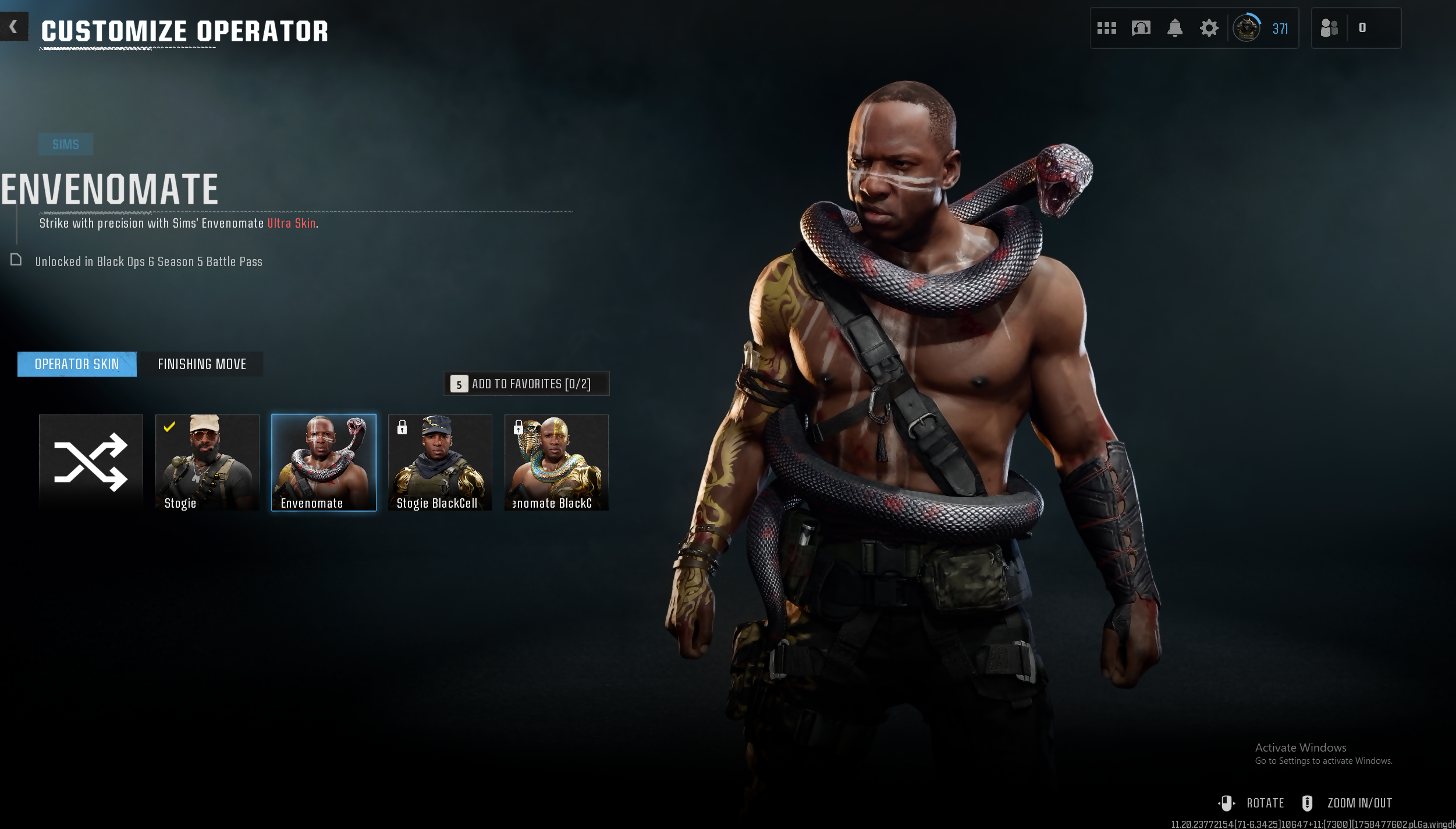The width and height of the screenshot is (1456, 829).
Task: Open the grid menu icon
Action: (x=1106, y=28)
